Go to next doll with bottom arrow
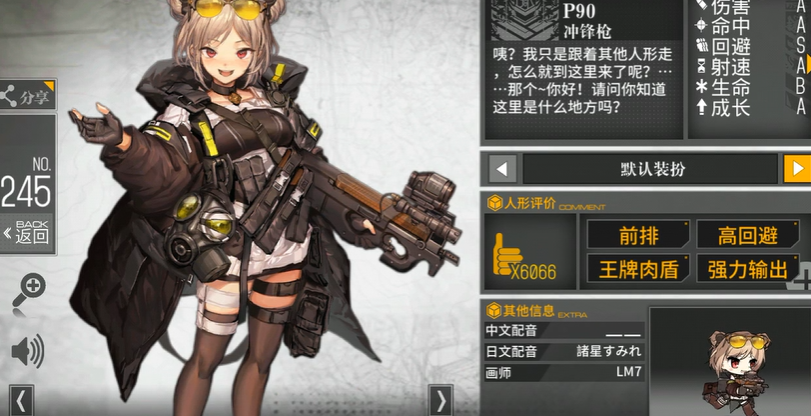 440,401
